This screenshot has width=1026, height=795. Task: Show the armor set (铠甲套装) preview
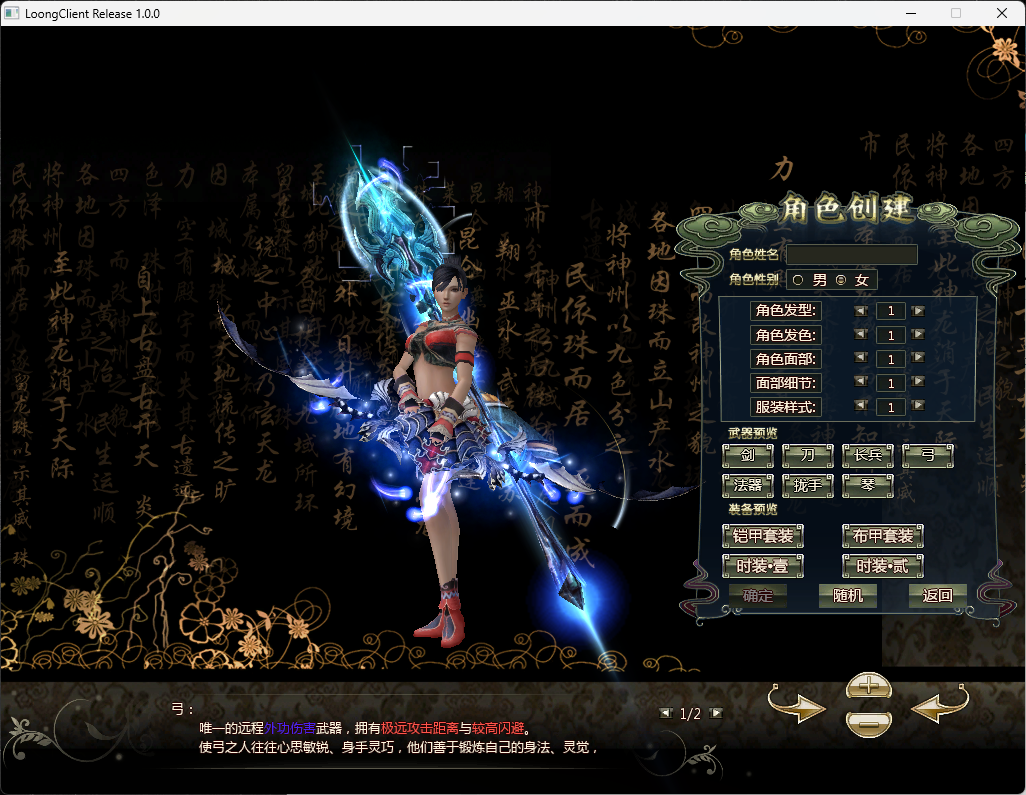coord(763,536)
